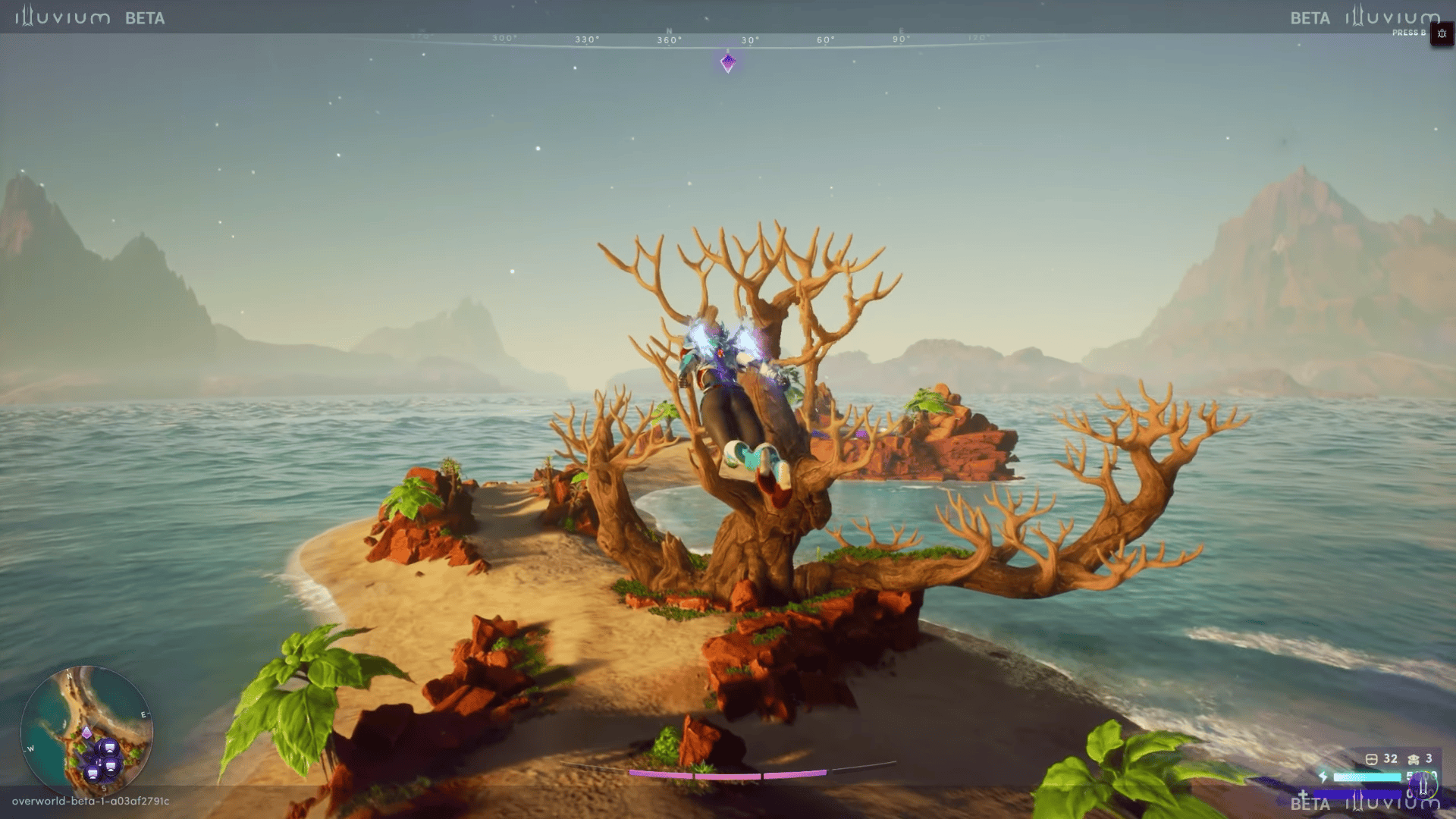Screen dimensions: 1456x819
Task: Click the purple diamond marker on the minimap
Action: tap(86, 732)
